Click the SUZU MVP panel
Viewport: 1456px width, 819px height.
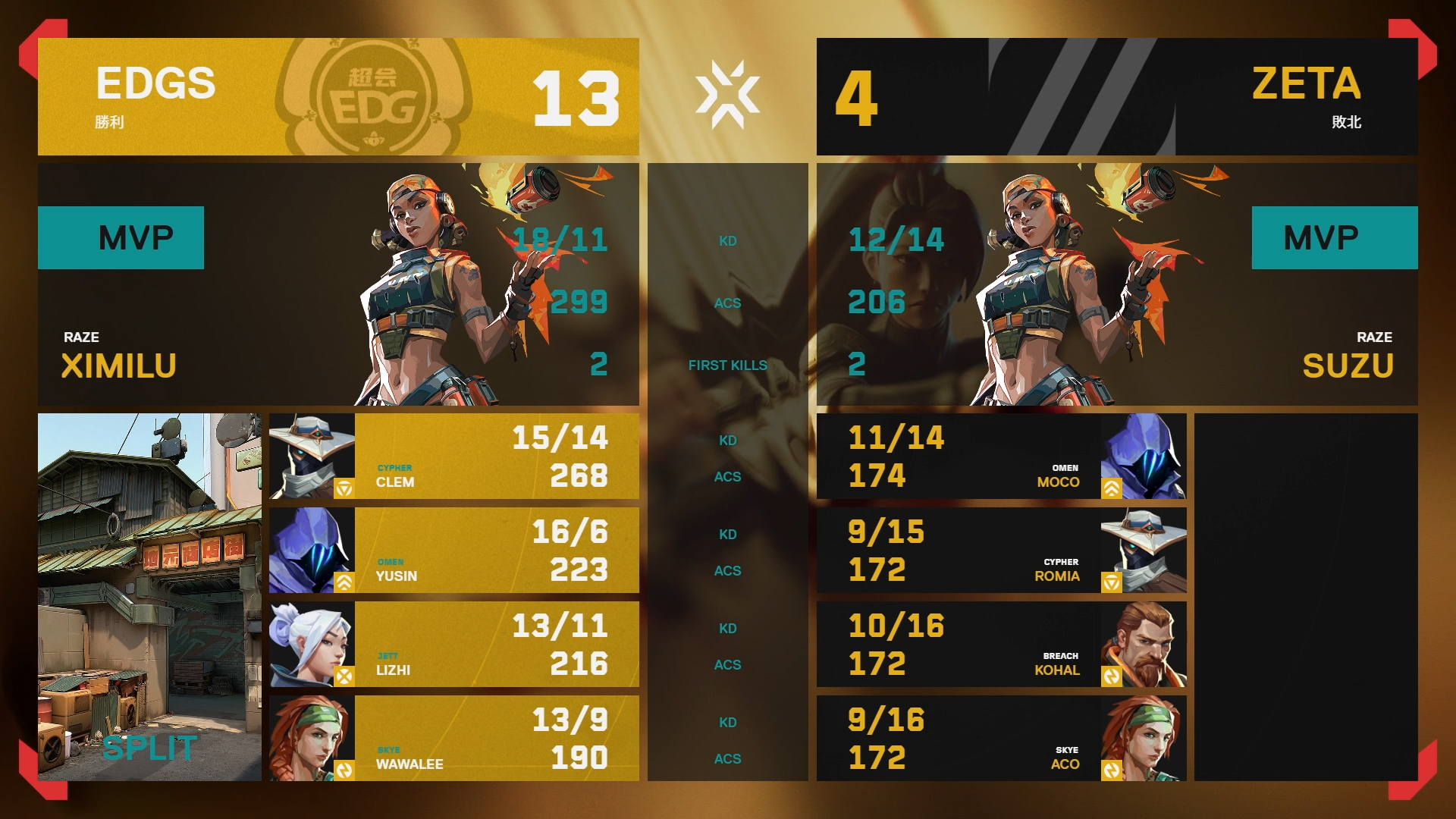pos(1117,284)
